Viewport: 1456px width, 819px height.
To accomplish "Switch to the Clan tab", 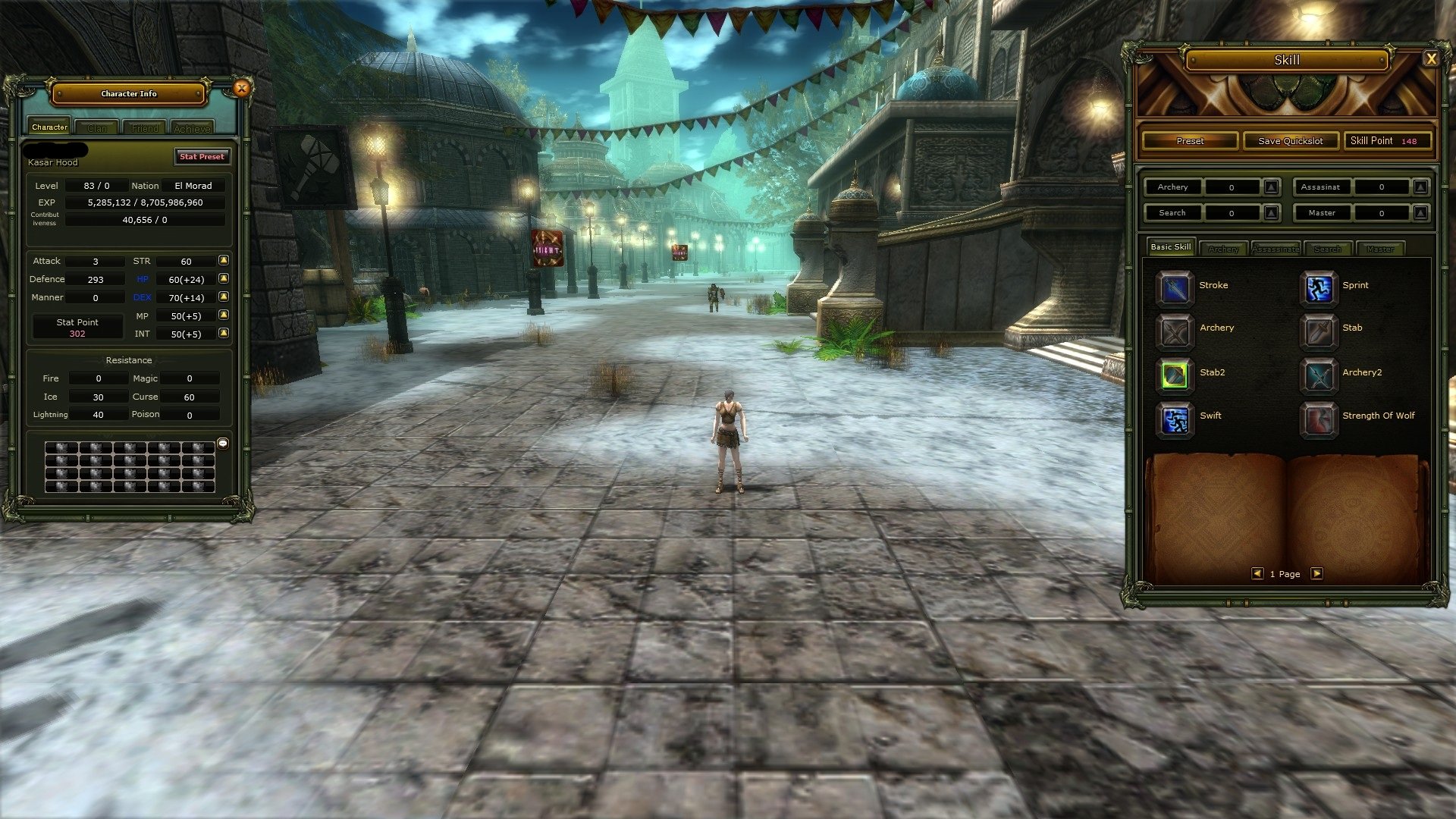I will [x=97, y=127].
